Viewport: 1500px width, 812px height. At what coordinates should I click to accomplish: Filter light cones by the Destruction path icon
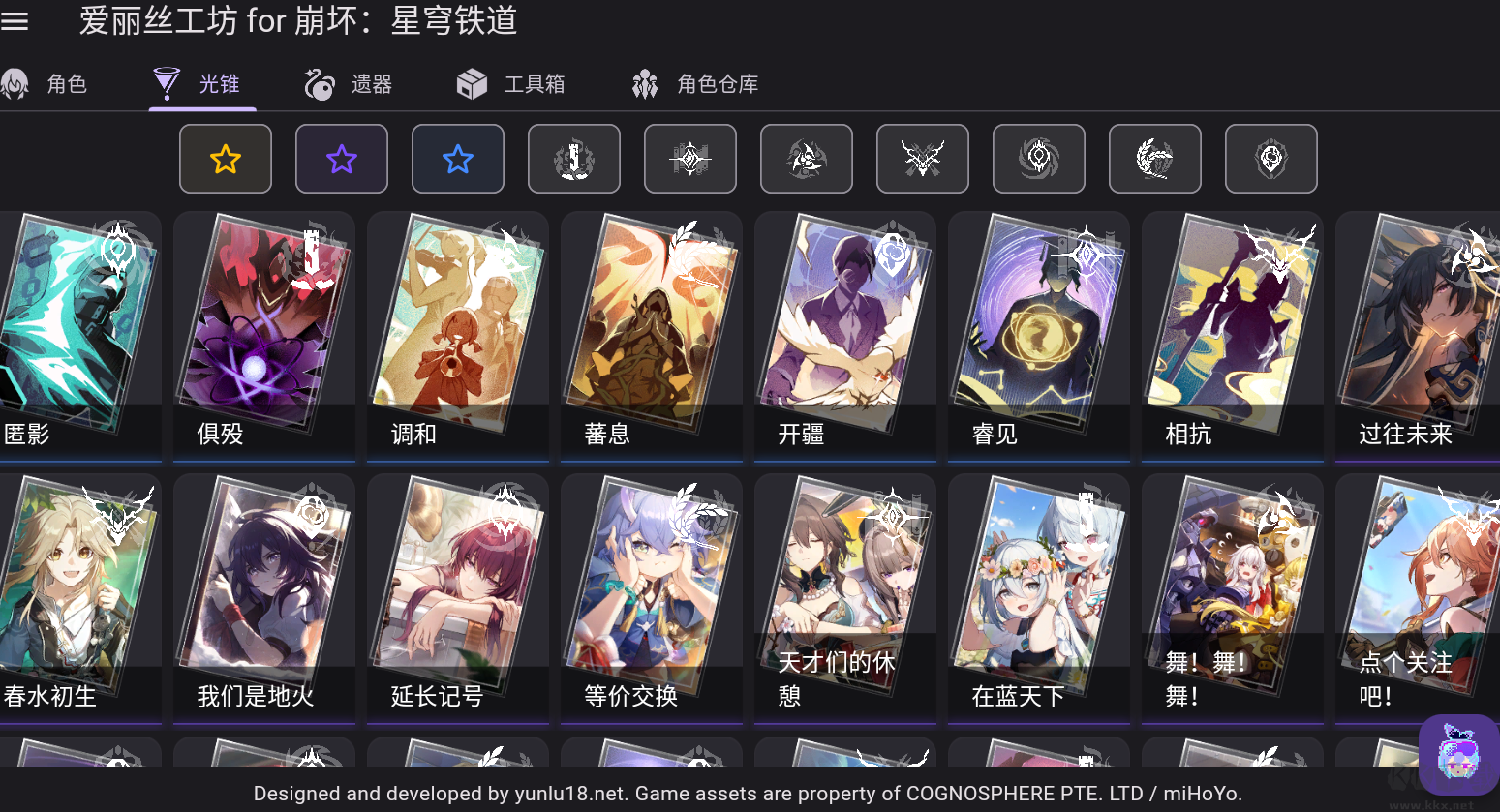[574, 158]
